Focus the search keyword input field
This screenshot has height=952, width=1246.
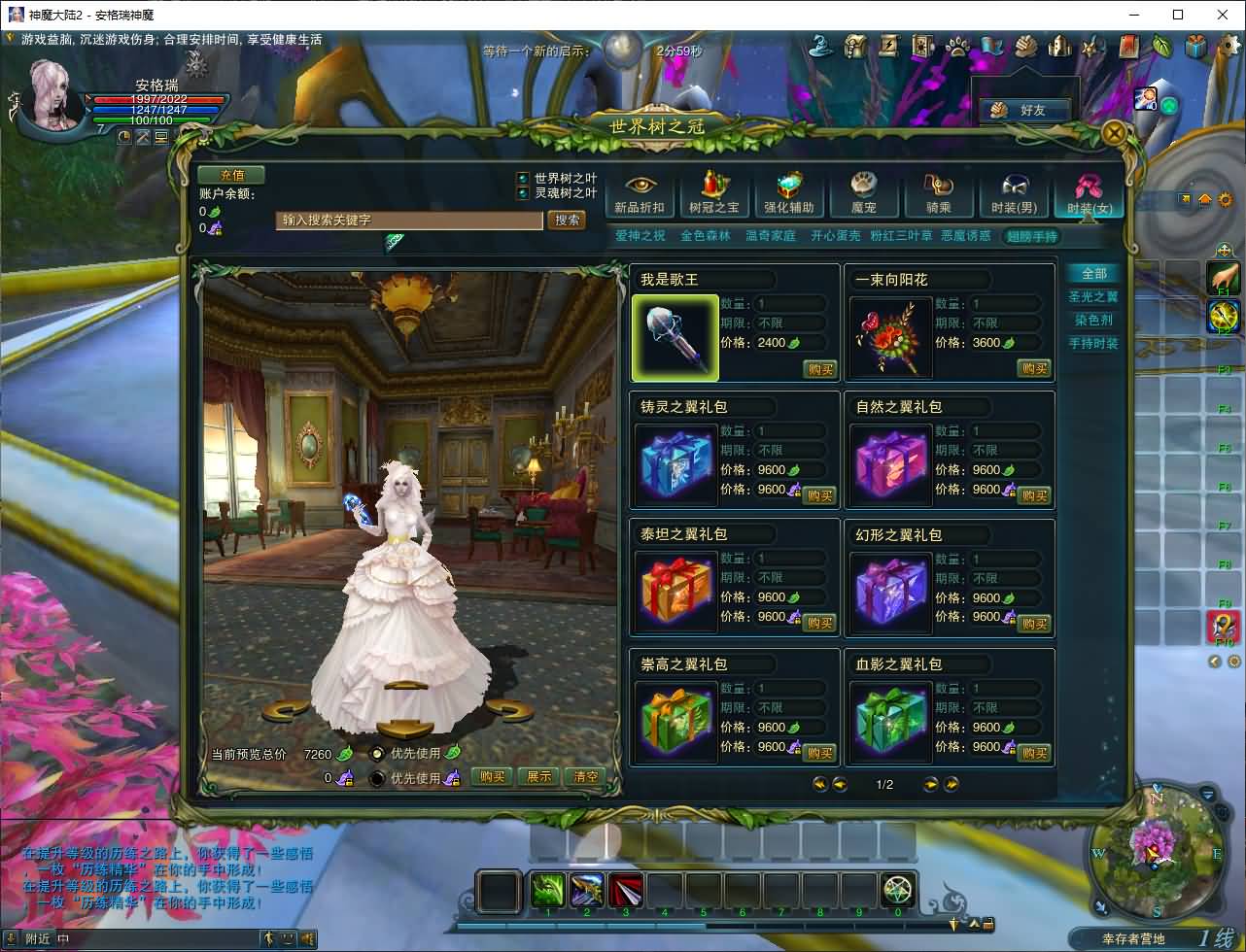408,221
